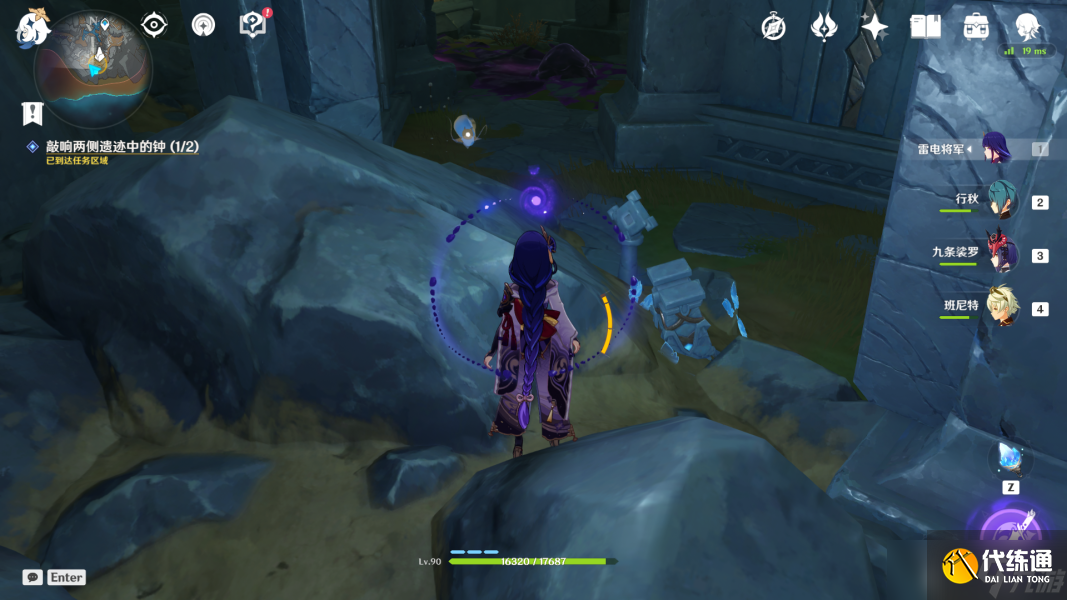
Task: Open the four-pointed star Wish icon
Action: click(x=875, y=27)
